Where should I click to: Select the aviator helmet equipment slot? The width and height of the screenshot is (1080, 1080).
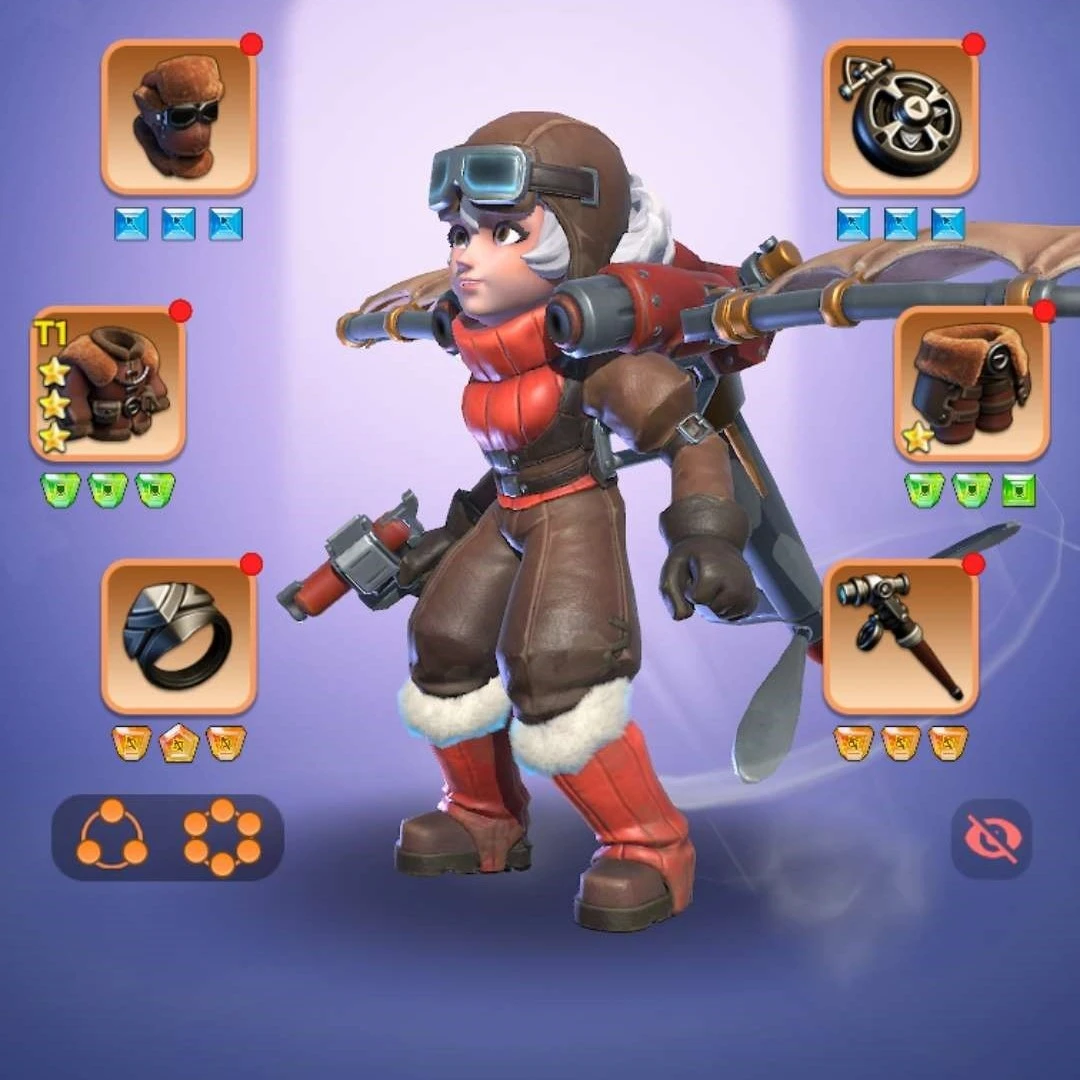coord(179,117)
